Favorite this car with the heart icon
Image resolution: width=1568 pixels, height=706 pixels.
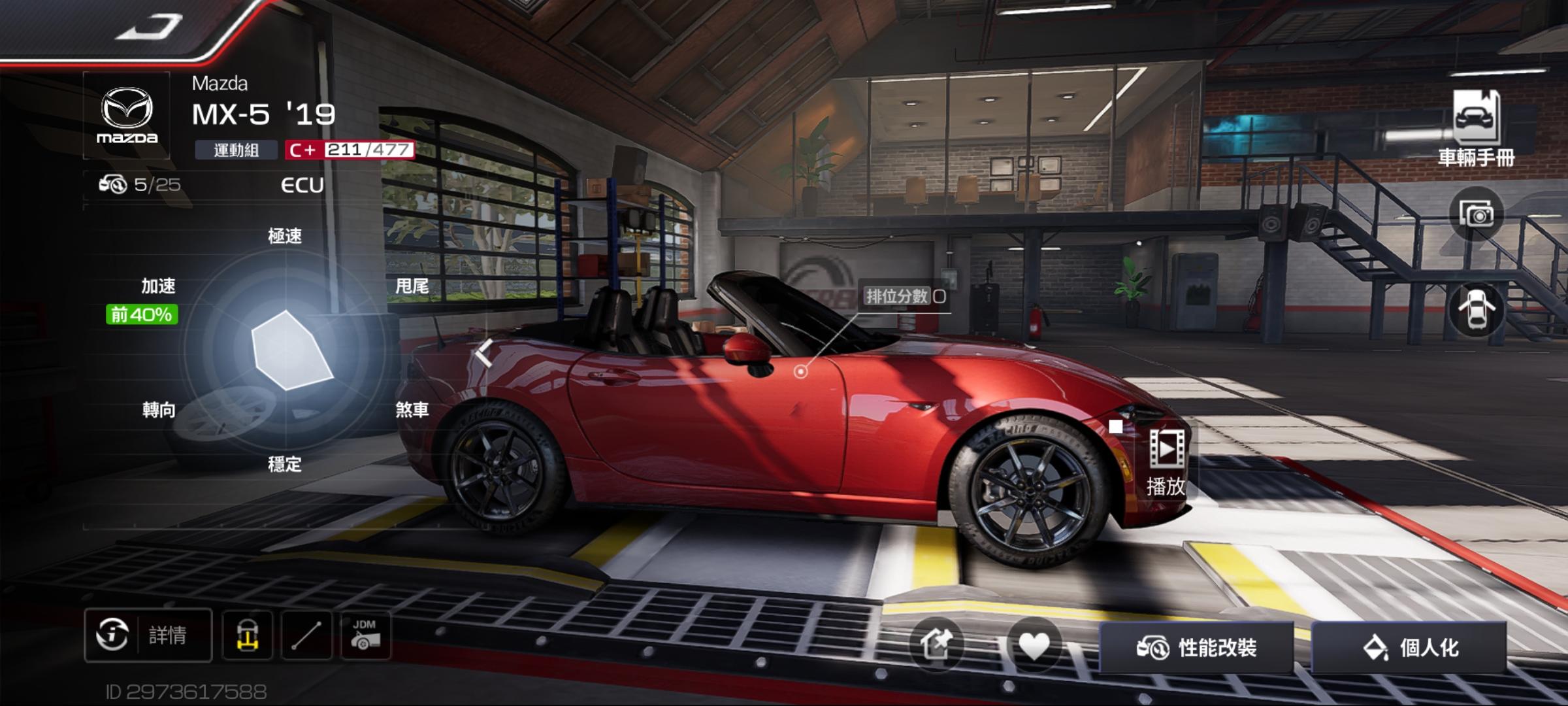(x=1034, y=646)
